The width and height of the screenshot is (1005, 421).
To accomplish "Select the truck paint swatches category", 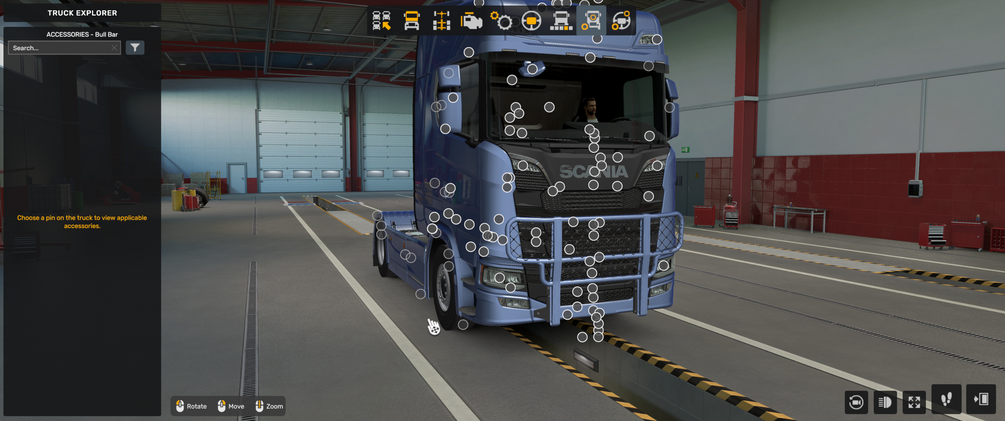I will 561,21.
